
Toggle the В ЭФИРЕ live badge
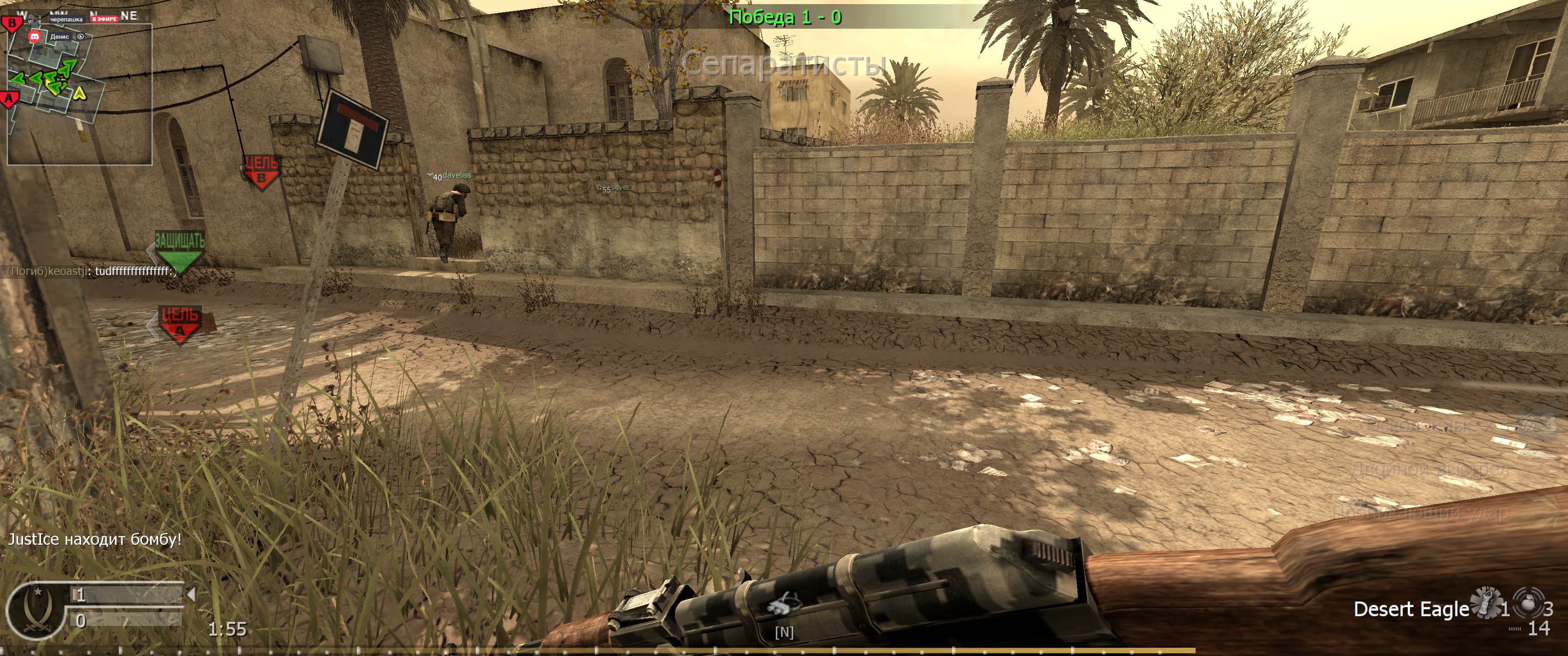click(x=105, y=20)
